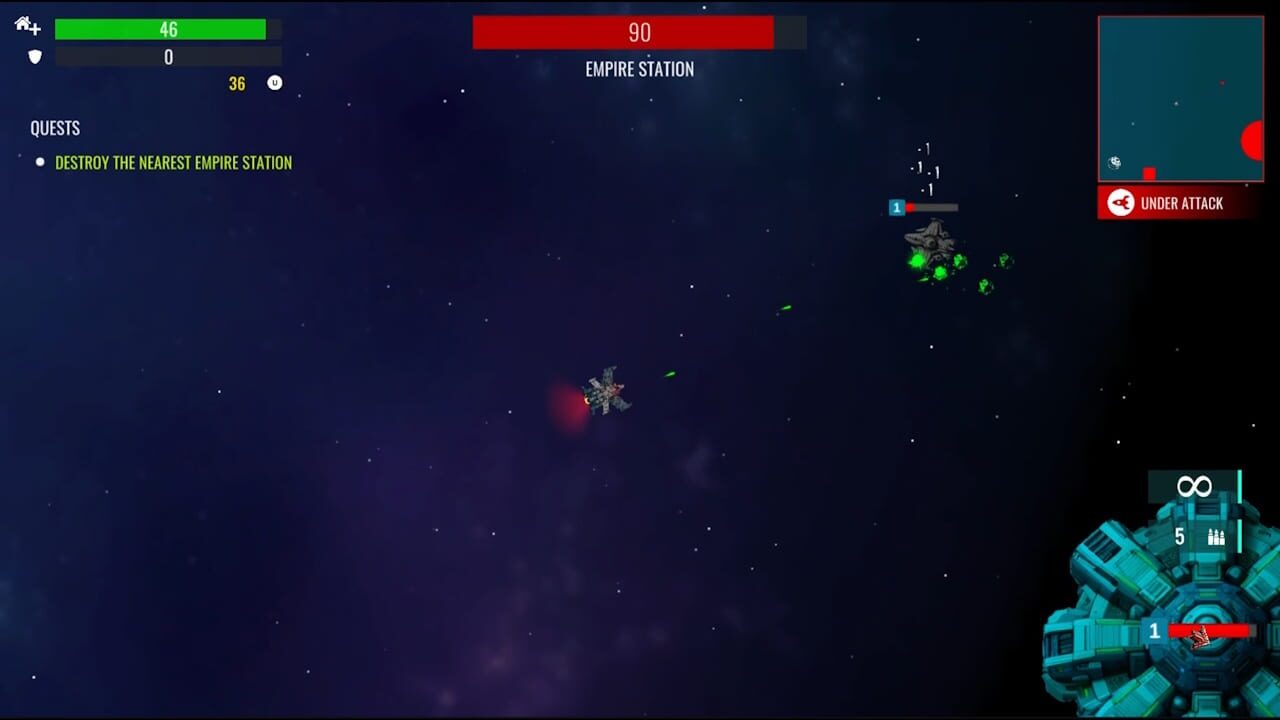This screenshot has width=1280, height=720.
Task: Expand the Under Attack notification banner
Action: click(x=1180, y=204)
